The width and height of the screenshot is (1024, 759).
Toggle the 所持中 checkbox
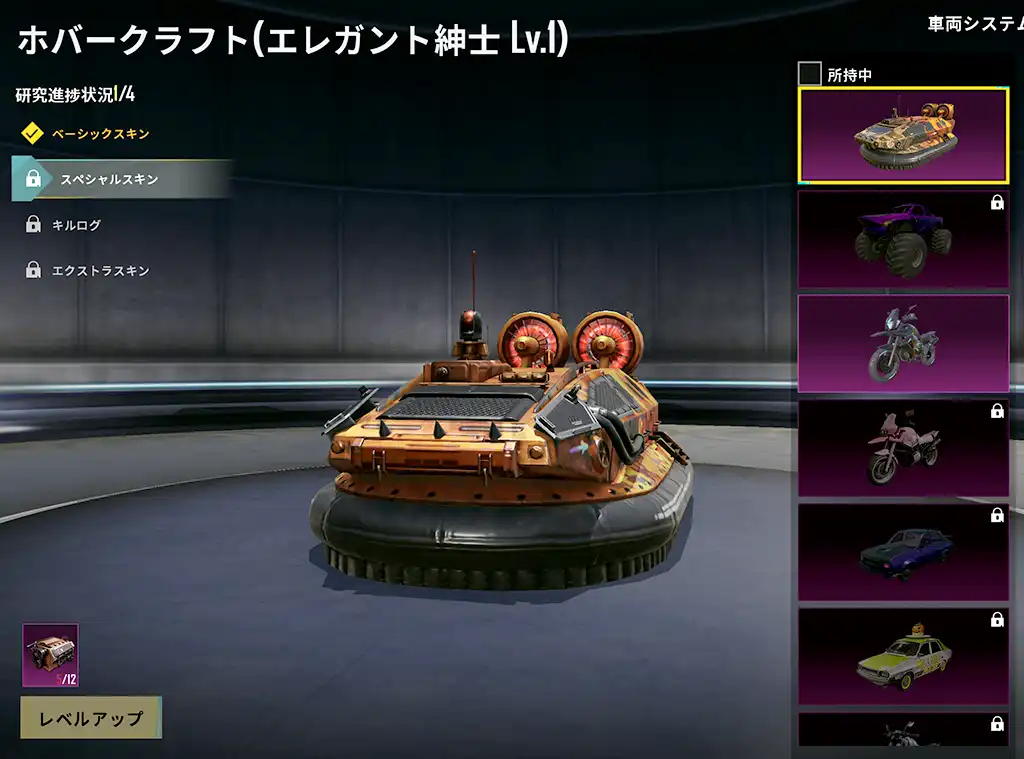point(810,74)
